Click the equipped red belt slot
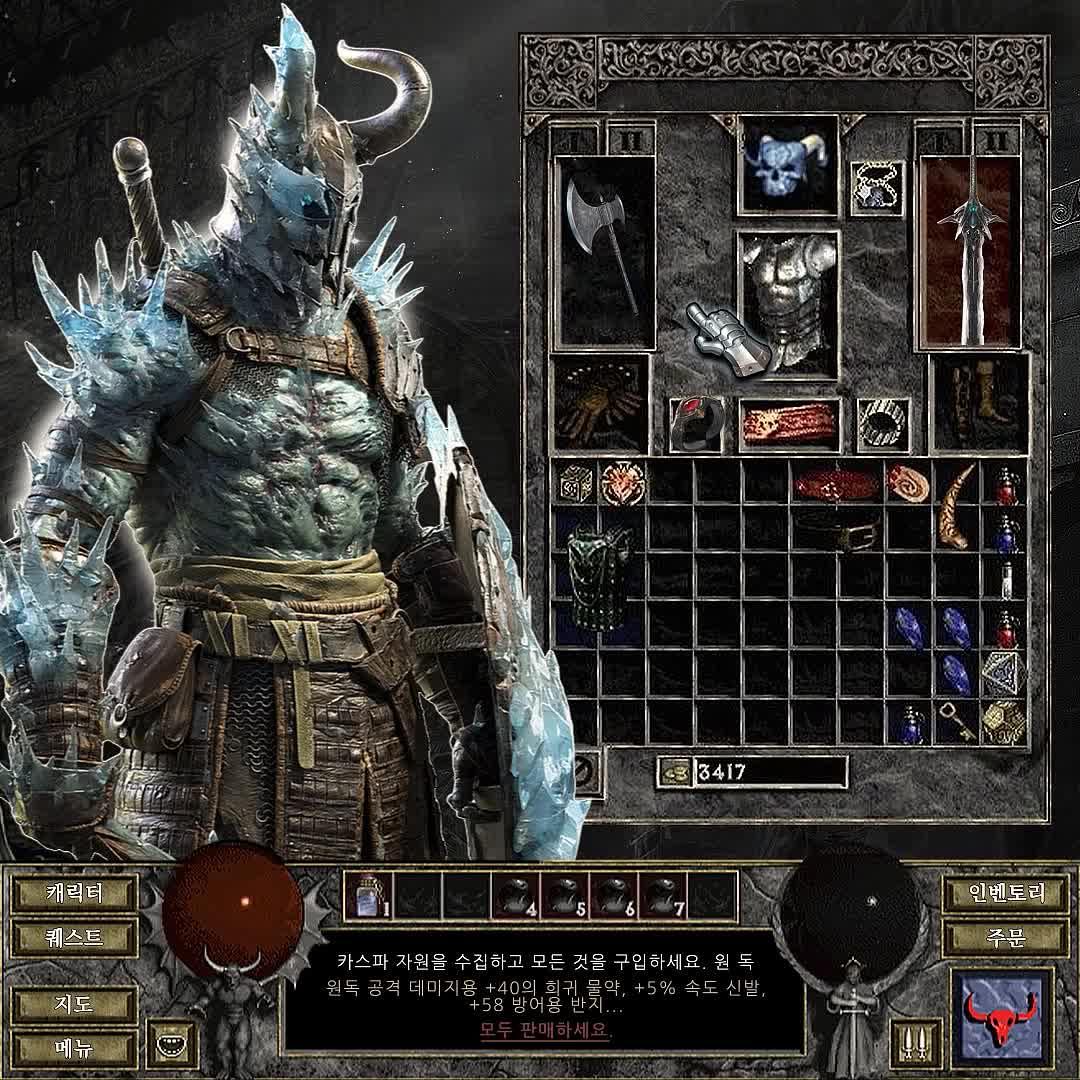This screenshot has width=1080, height=1080. coord(789,423)
